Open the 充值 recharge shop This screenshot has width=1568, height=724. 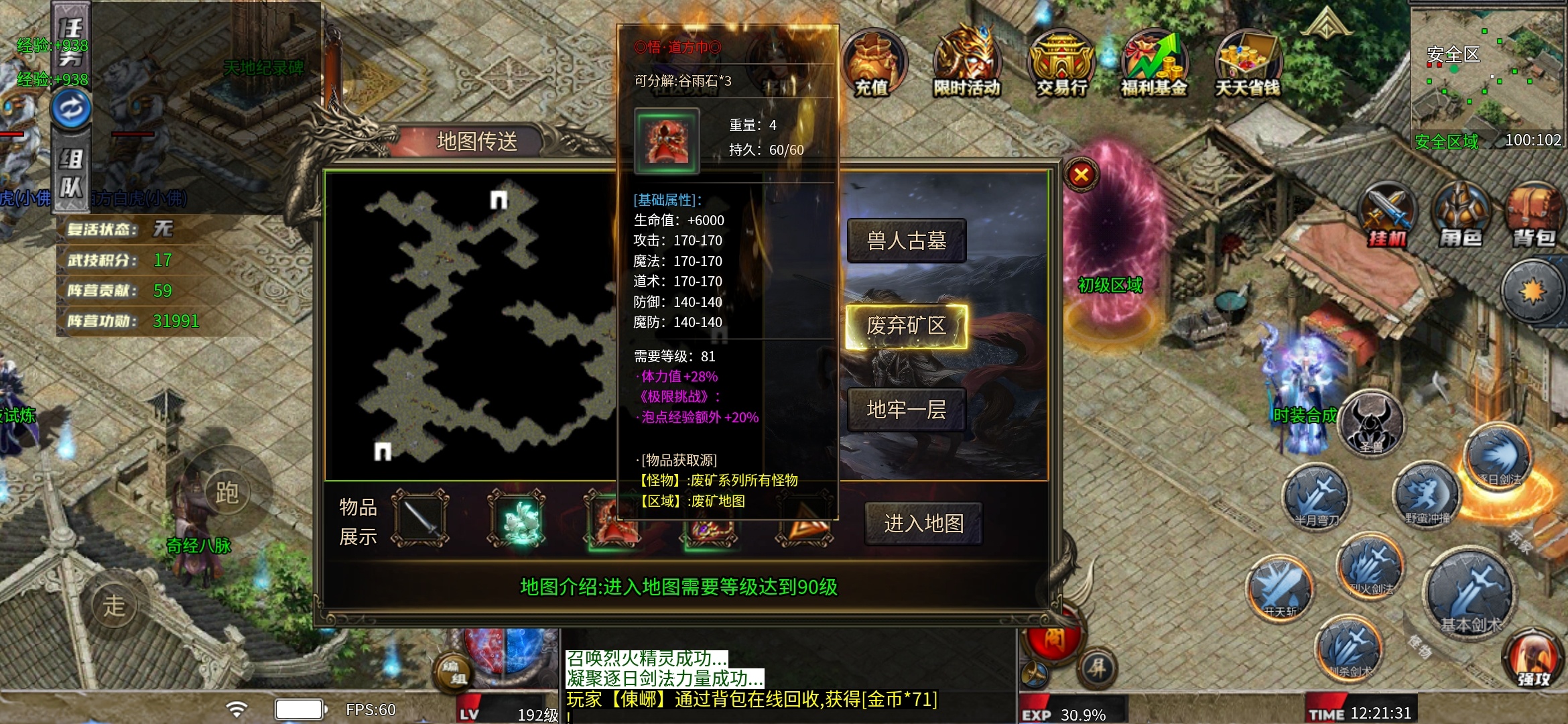872,65
